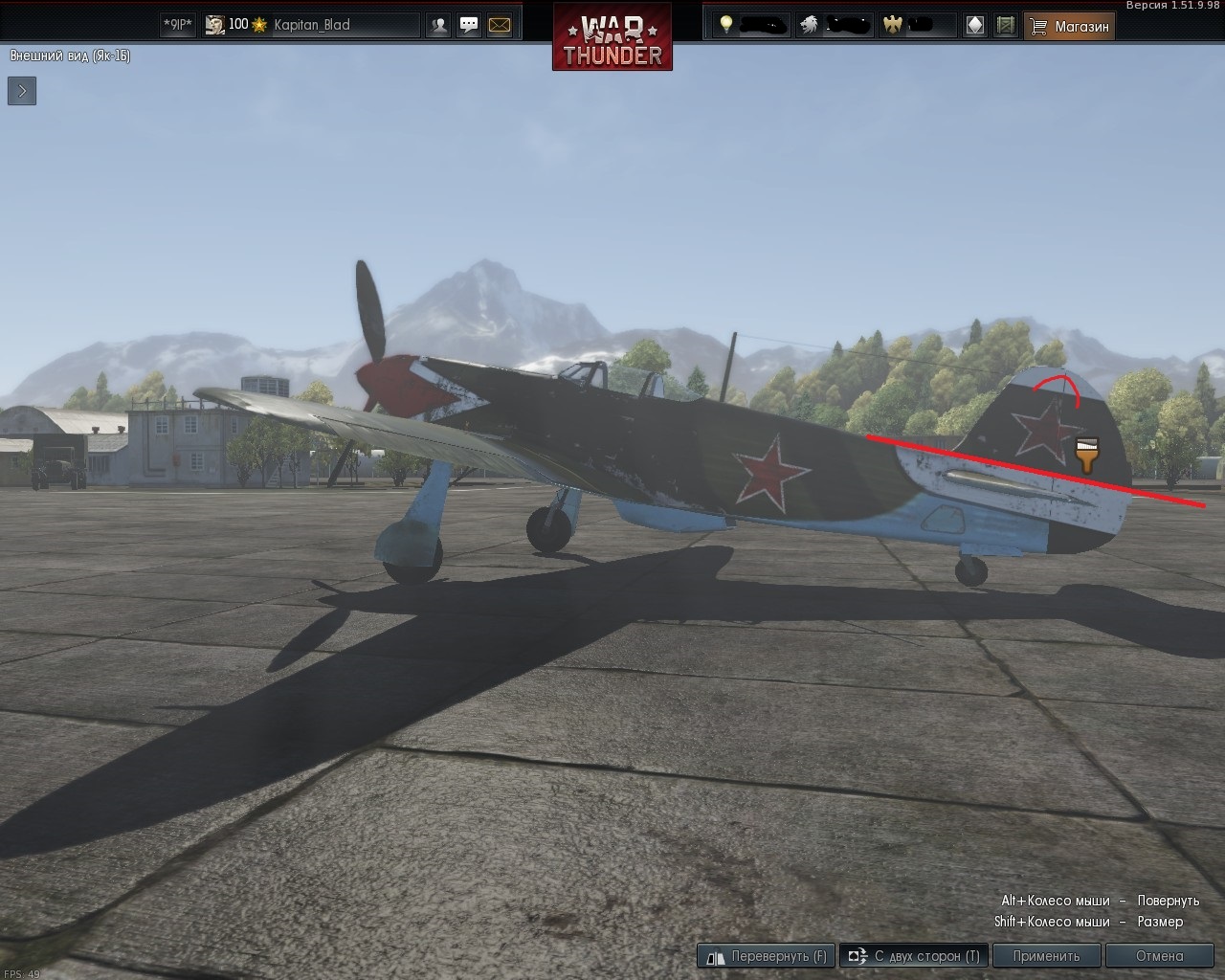Screen dimensions: 1225x980
Task: Toggle the С двух сторон option
Action: [914, 955]
